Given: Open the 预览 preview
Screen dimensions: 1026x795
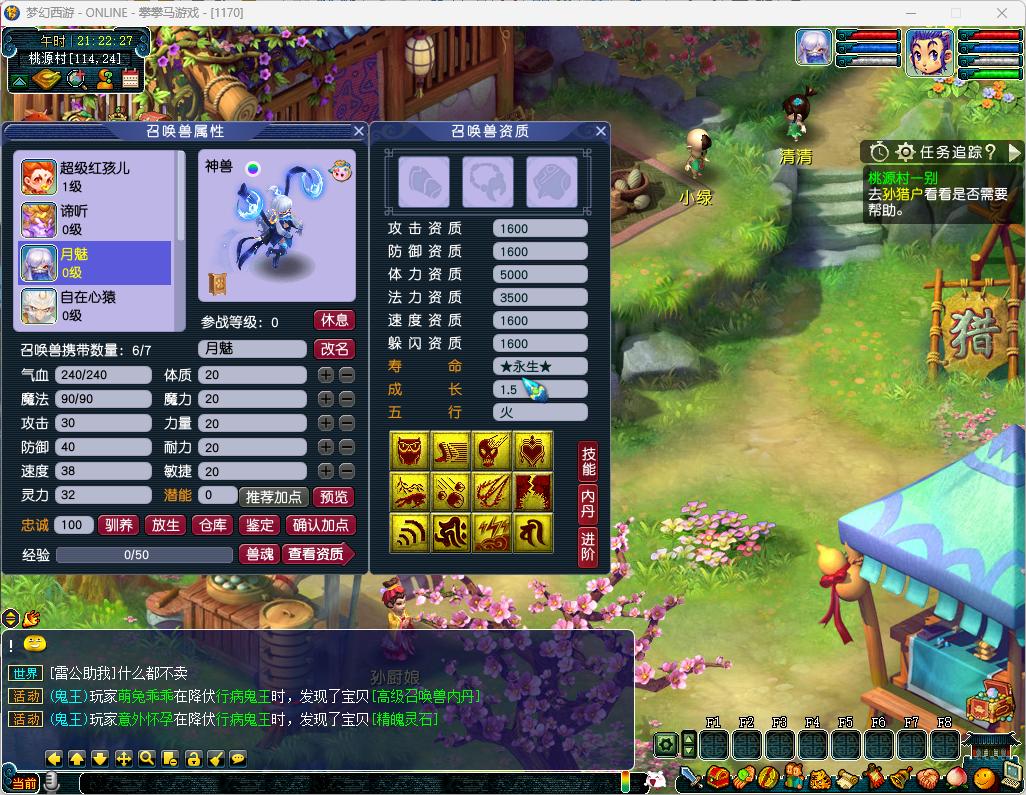Looking at the screenshot, I should [333, 497].
